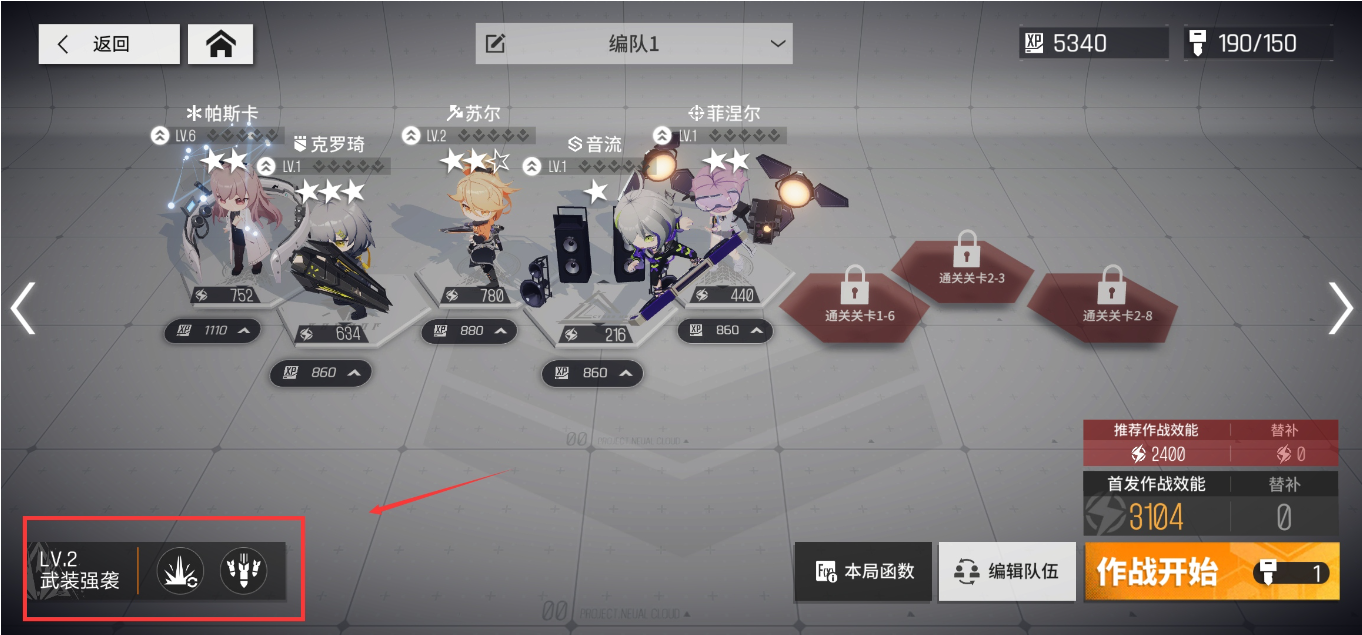Select the missile barrage skill icon
The height and width of the screenshot is (635, 1362).
click(244, 572)
